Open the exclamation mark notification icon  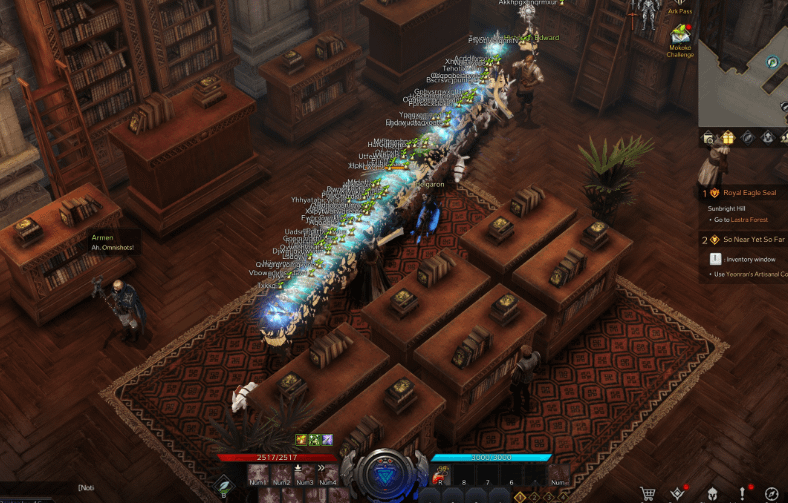click(x=742, y=492)
